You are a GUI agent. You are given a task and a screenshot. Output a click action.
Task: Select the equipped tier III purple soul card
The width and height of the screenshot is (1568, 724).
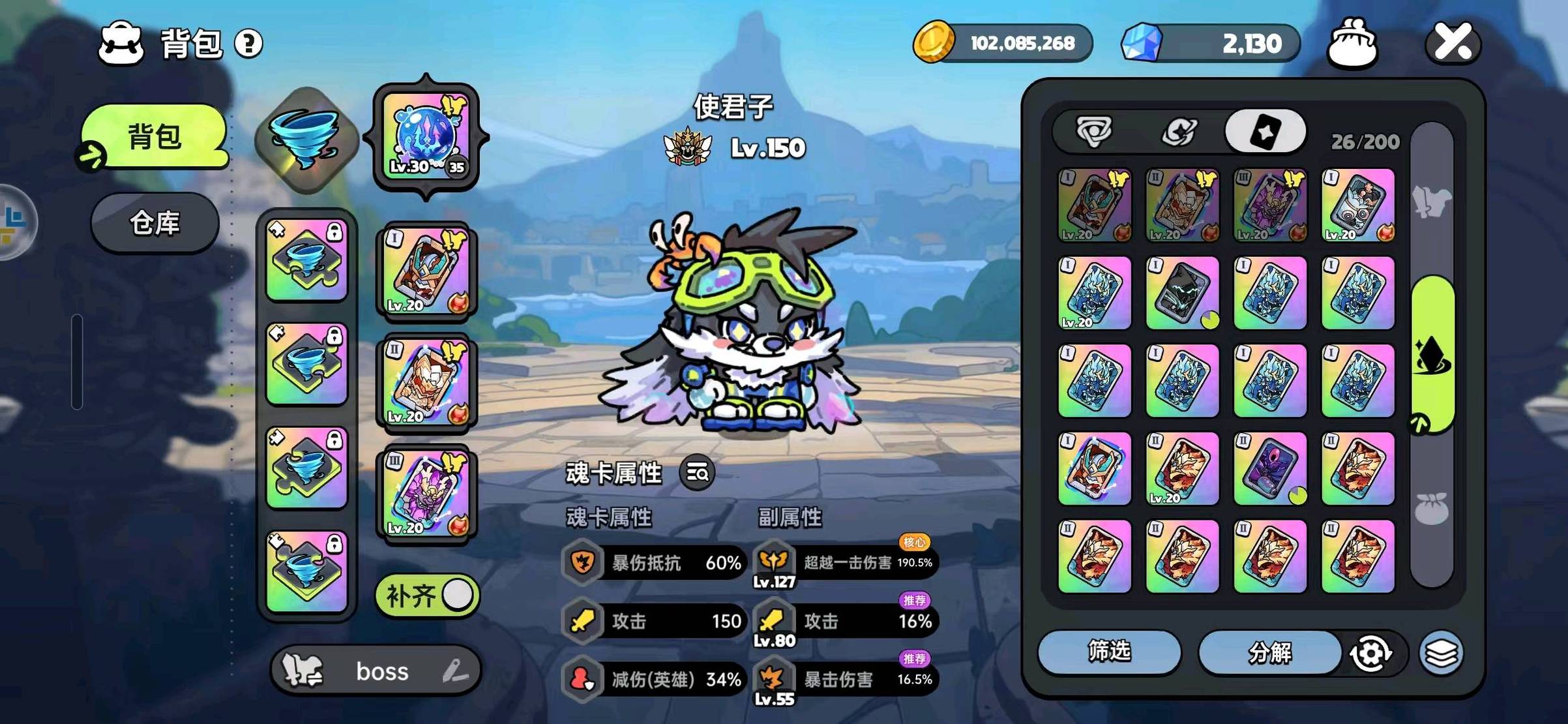click(426, 493)
